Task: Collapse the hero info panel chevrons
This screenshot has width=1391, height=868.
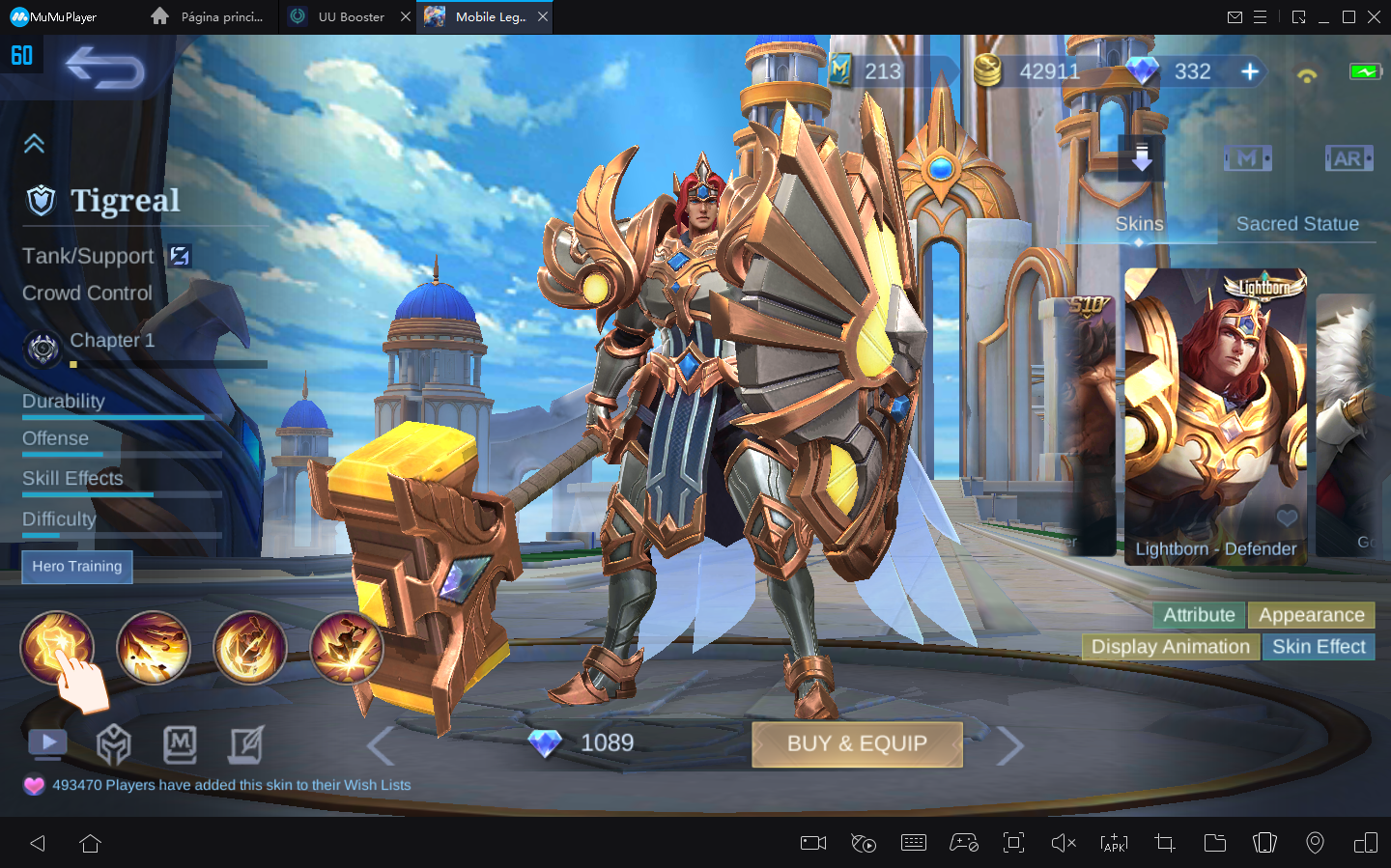Action: [x=35, y=143]
